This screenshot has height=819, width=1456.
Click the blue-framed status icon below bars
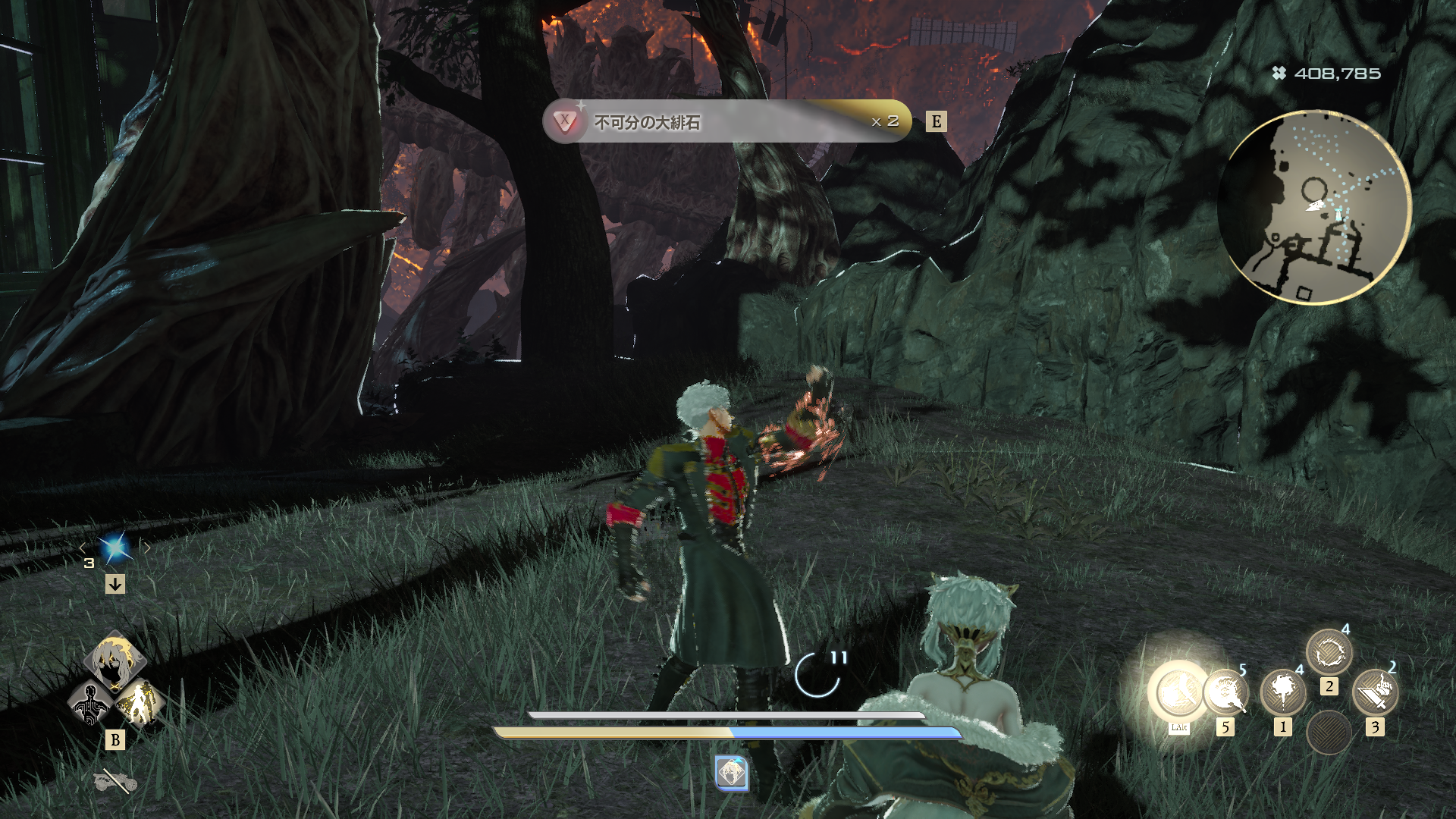731,773
